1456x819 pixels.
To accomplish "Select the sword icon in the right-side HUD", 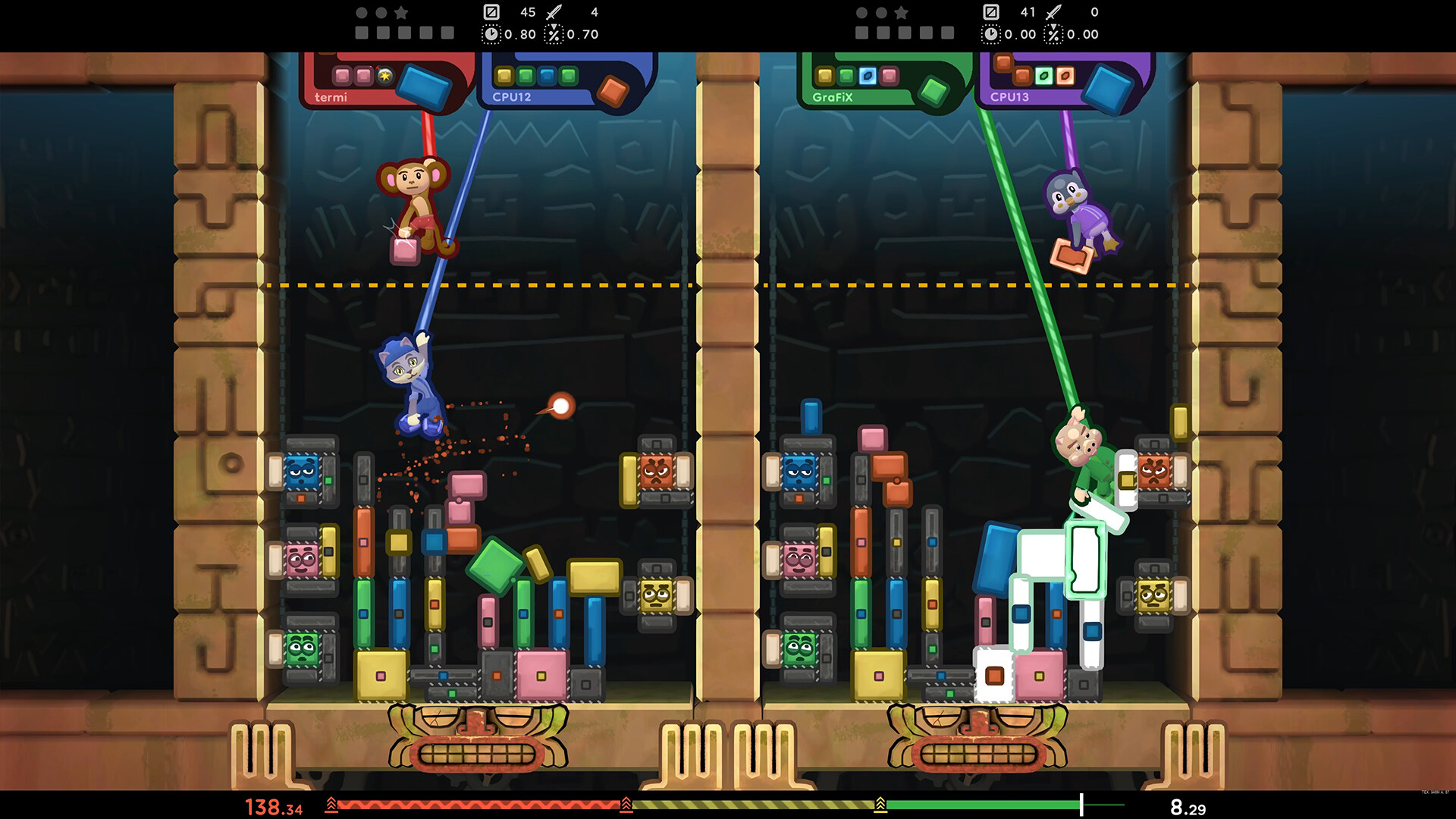I will 1053,12.
